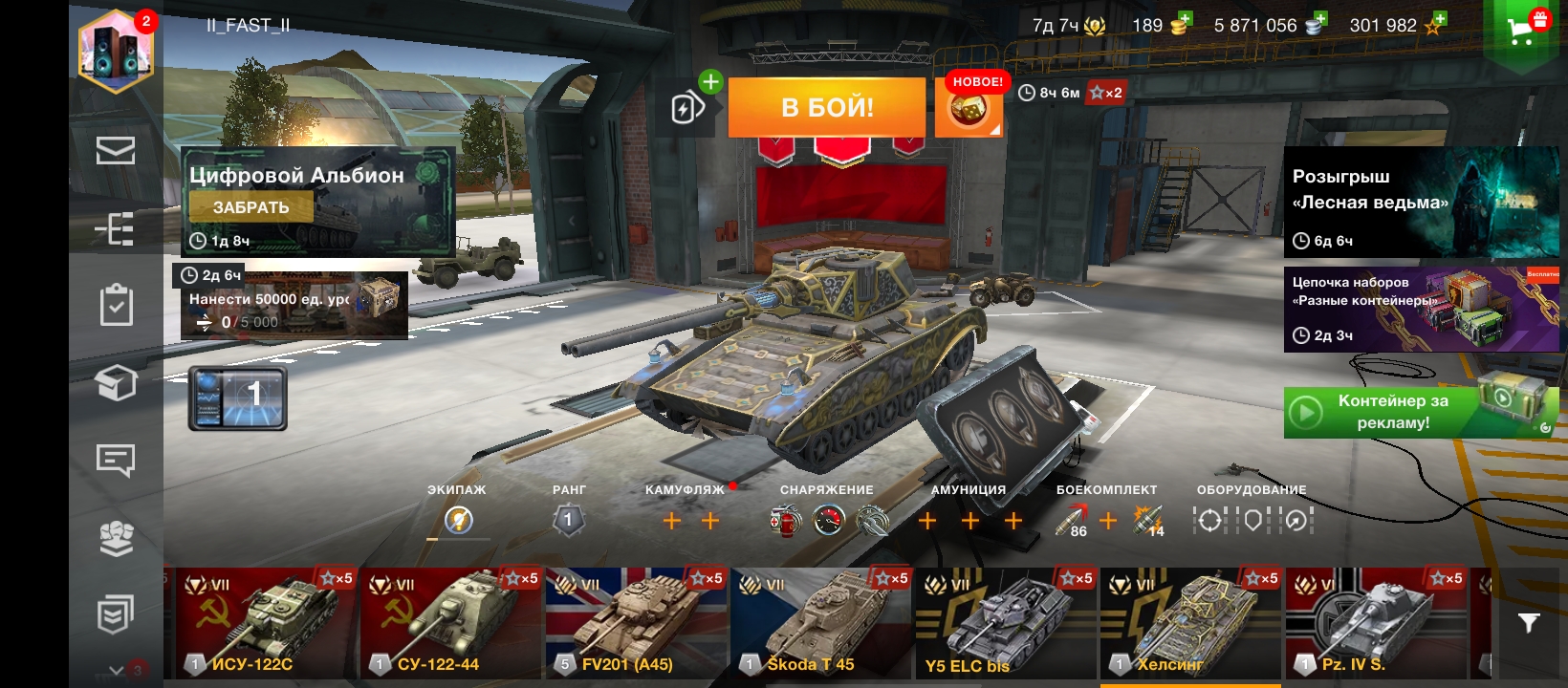This screenshot has height=688, width=1568.
Task: Open the Розыгрыш «Лесная ведьма» banner
Action: click(x=1421, y=202)
